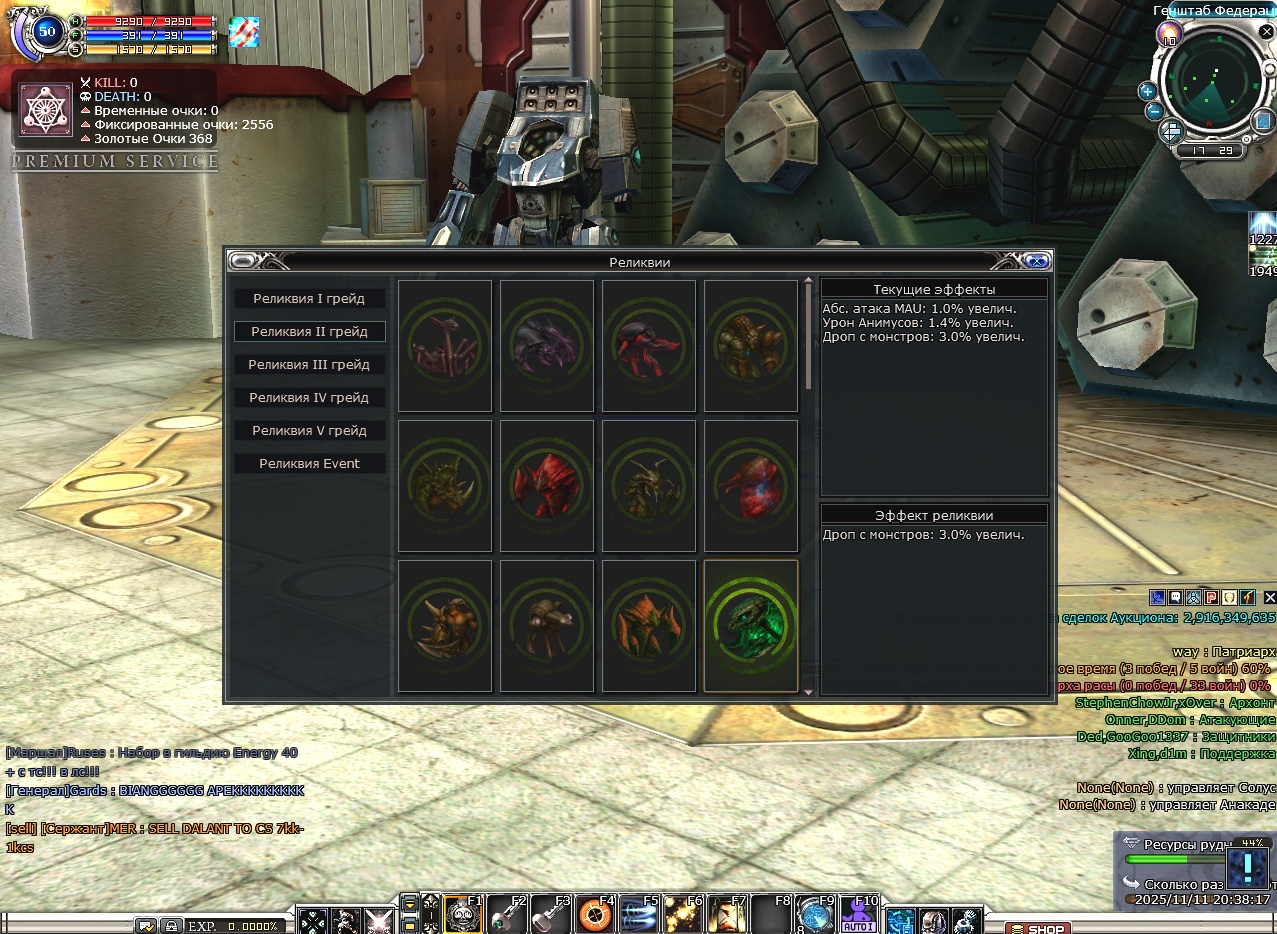Click the F9 blue orb hotbar slot
The image size is (1277, 934).
coord(815,916)
